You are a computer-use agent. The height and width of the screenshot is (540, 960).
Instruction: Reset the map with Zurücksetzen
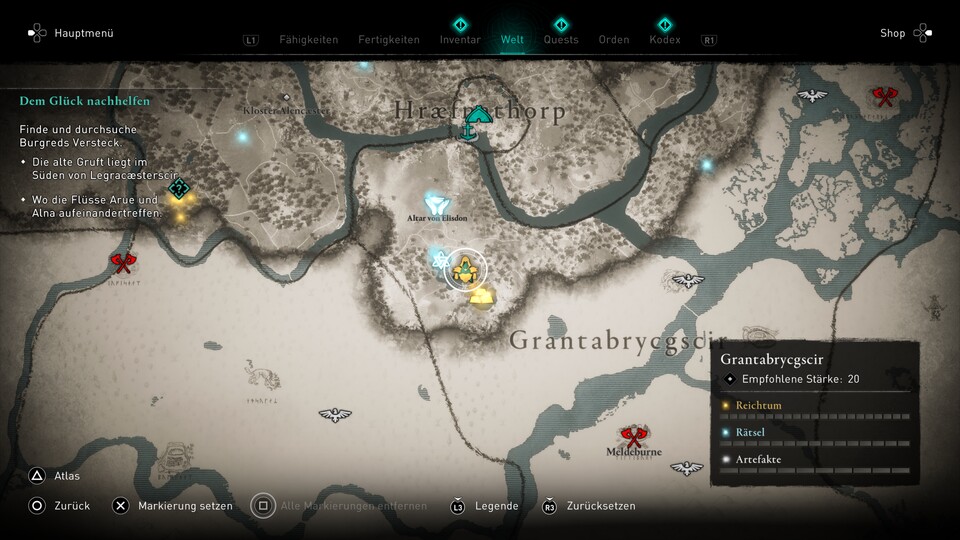click(600, 506)
